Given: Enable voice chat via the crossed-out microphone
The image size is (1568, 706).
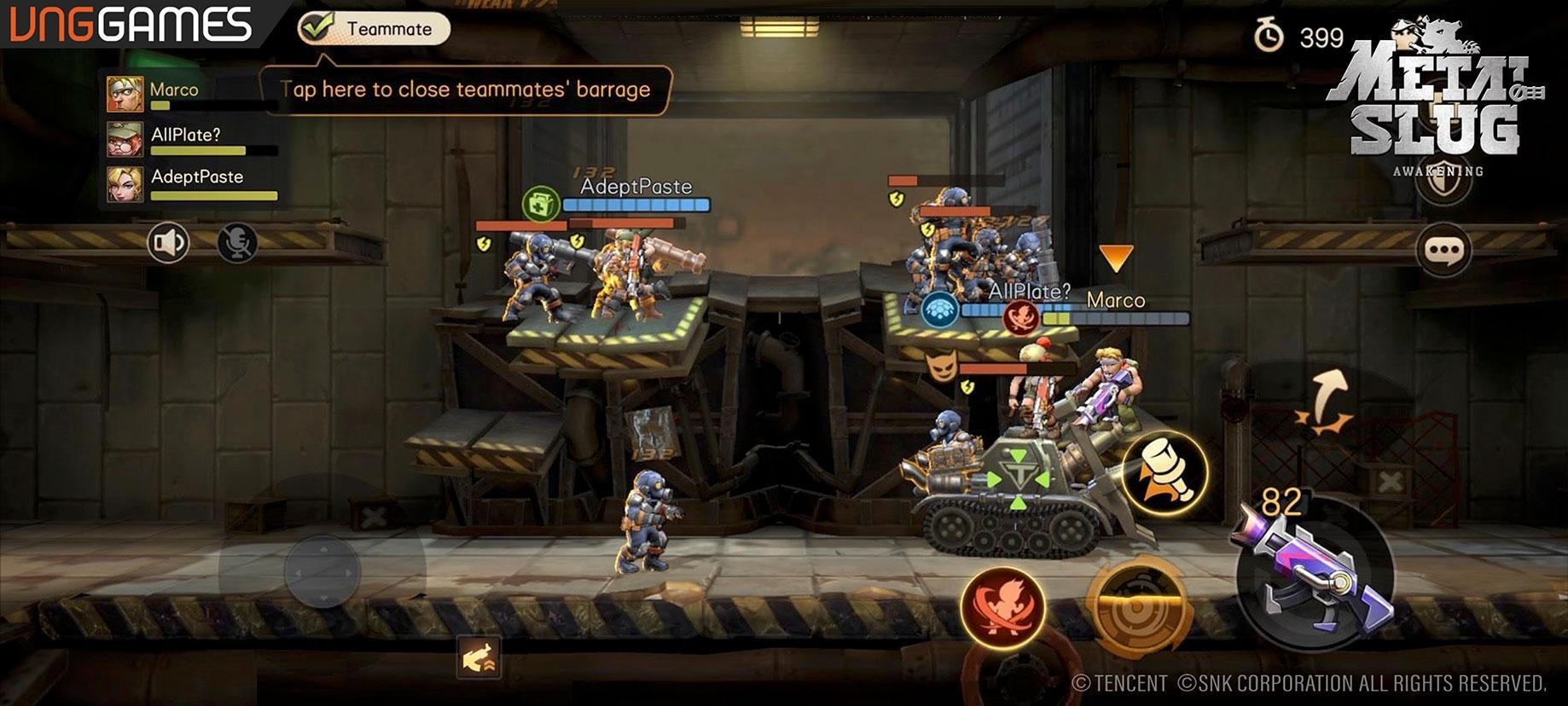Looking at the screenshot, I should coord(239,242).
